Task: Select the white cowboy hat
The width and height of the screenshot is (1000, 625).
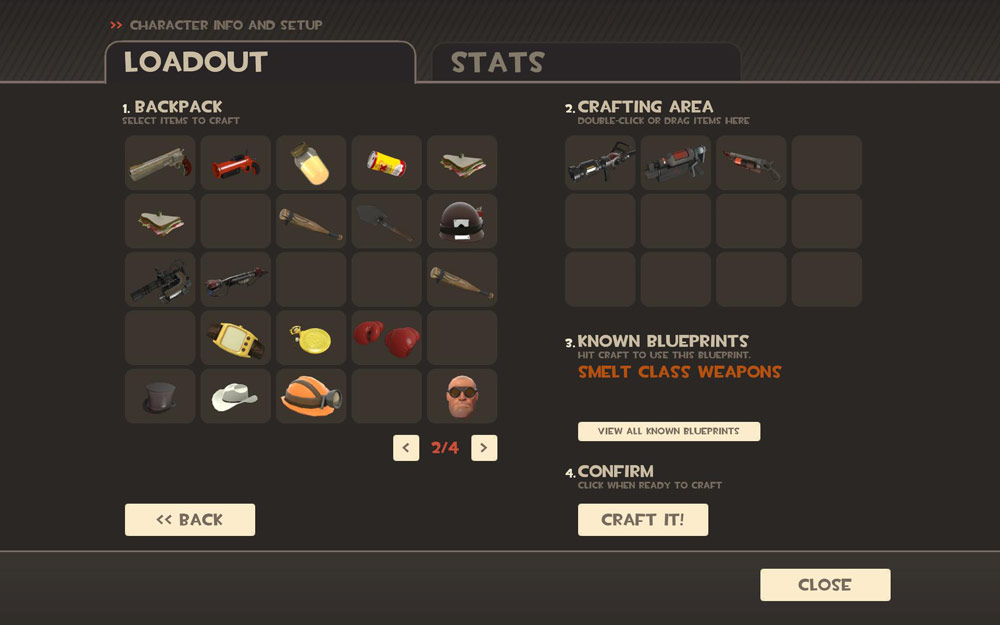Action: pyautogui.click(x=236, y=396)
